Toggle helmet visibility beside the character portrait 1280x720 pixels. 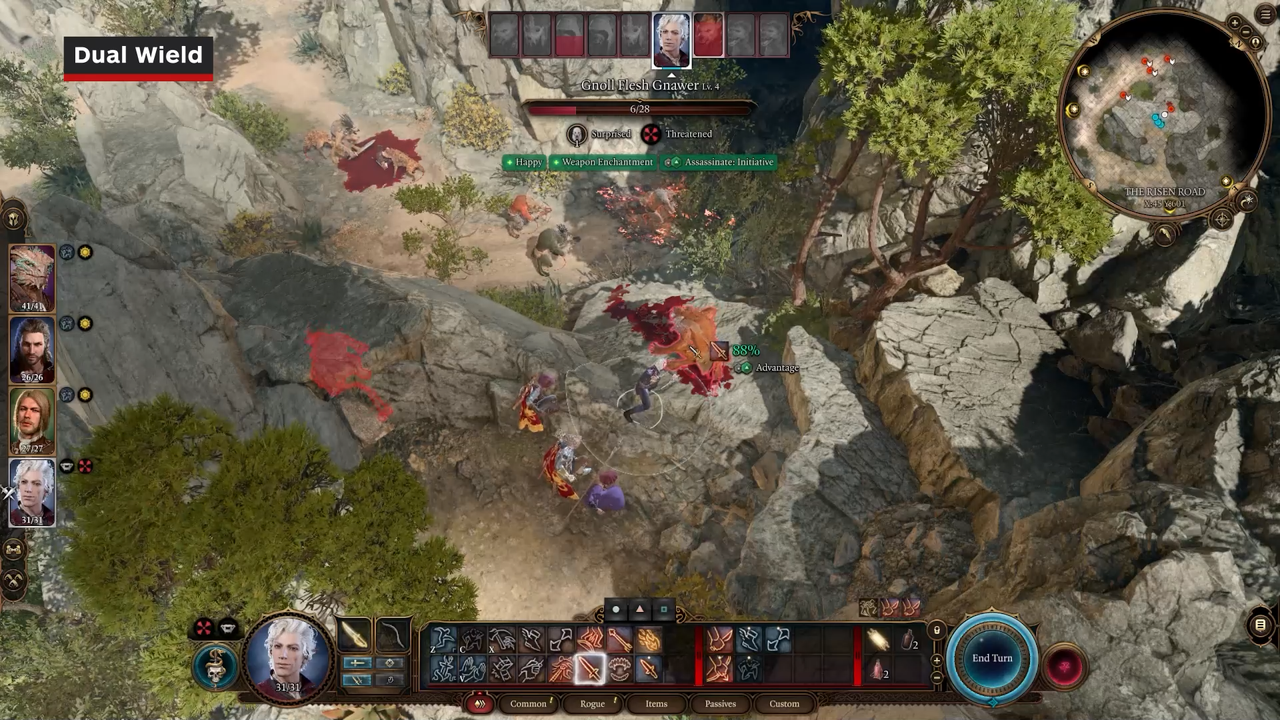tap(228, 627)
